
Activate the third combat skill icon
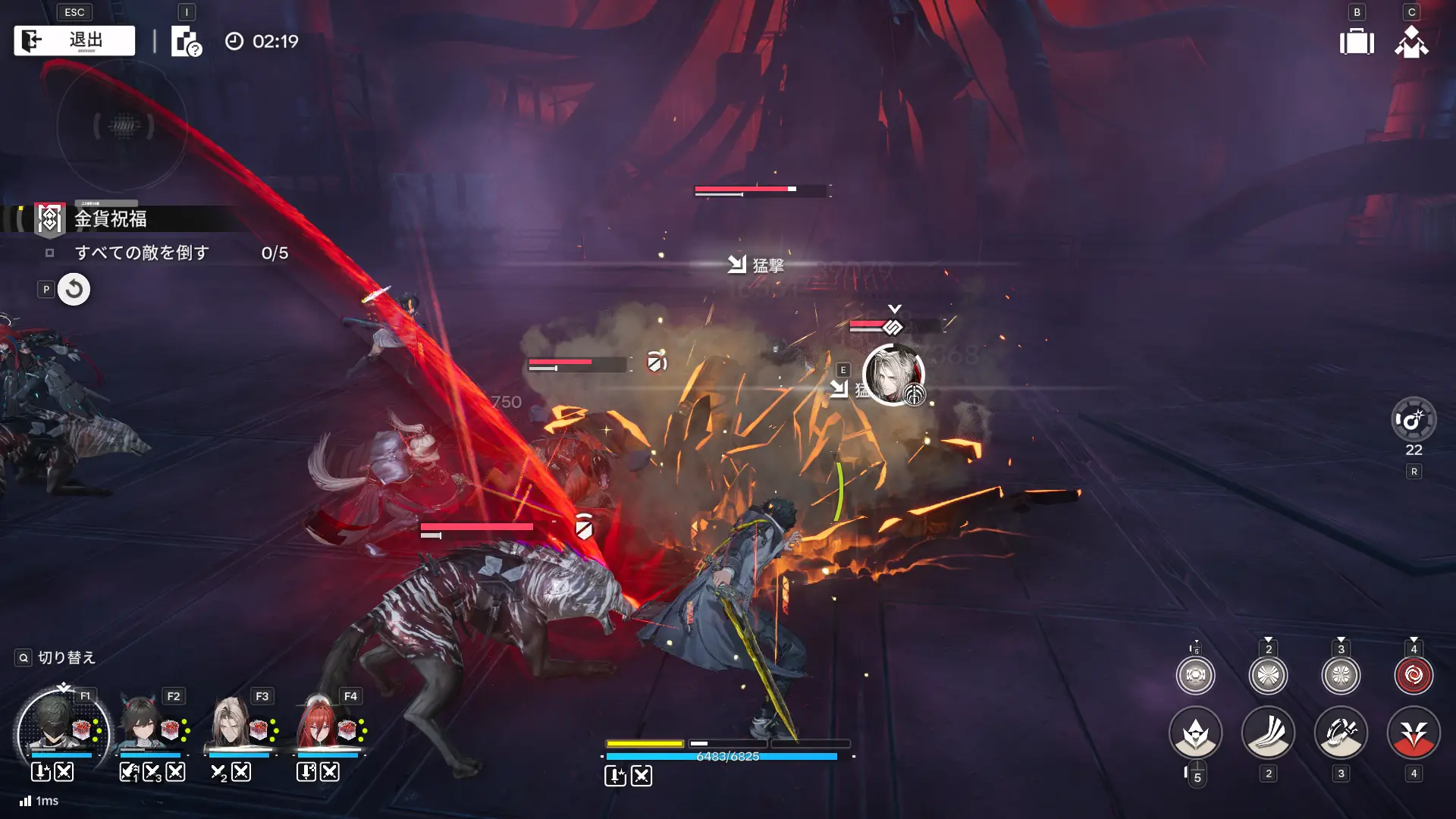pyautogui.click(x=1341, y=733)
